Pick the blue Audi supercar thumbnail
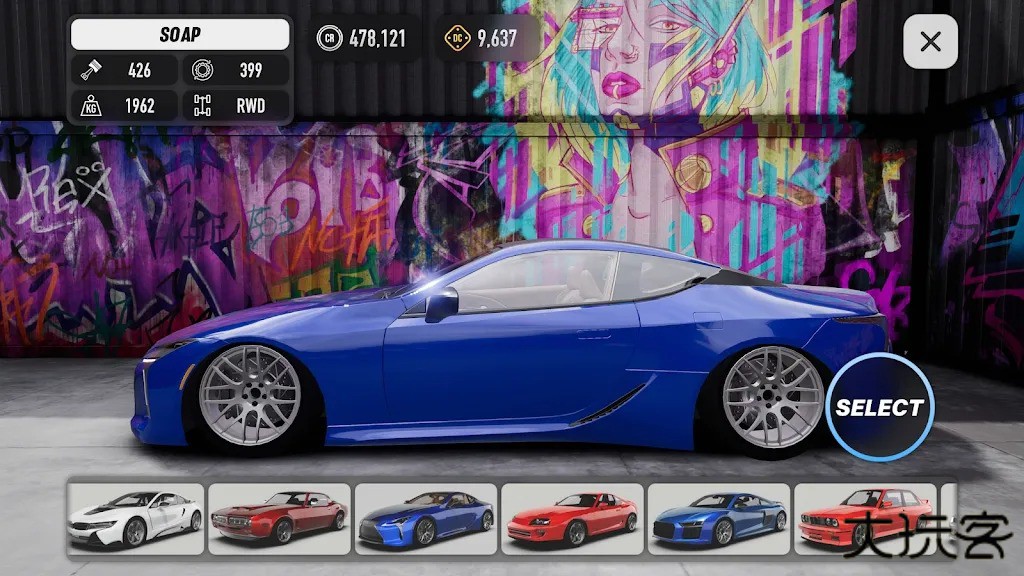 719,518
